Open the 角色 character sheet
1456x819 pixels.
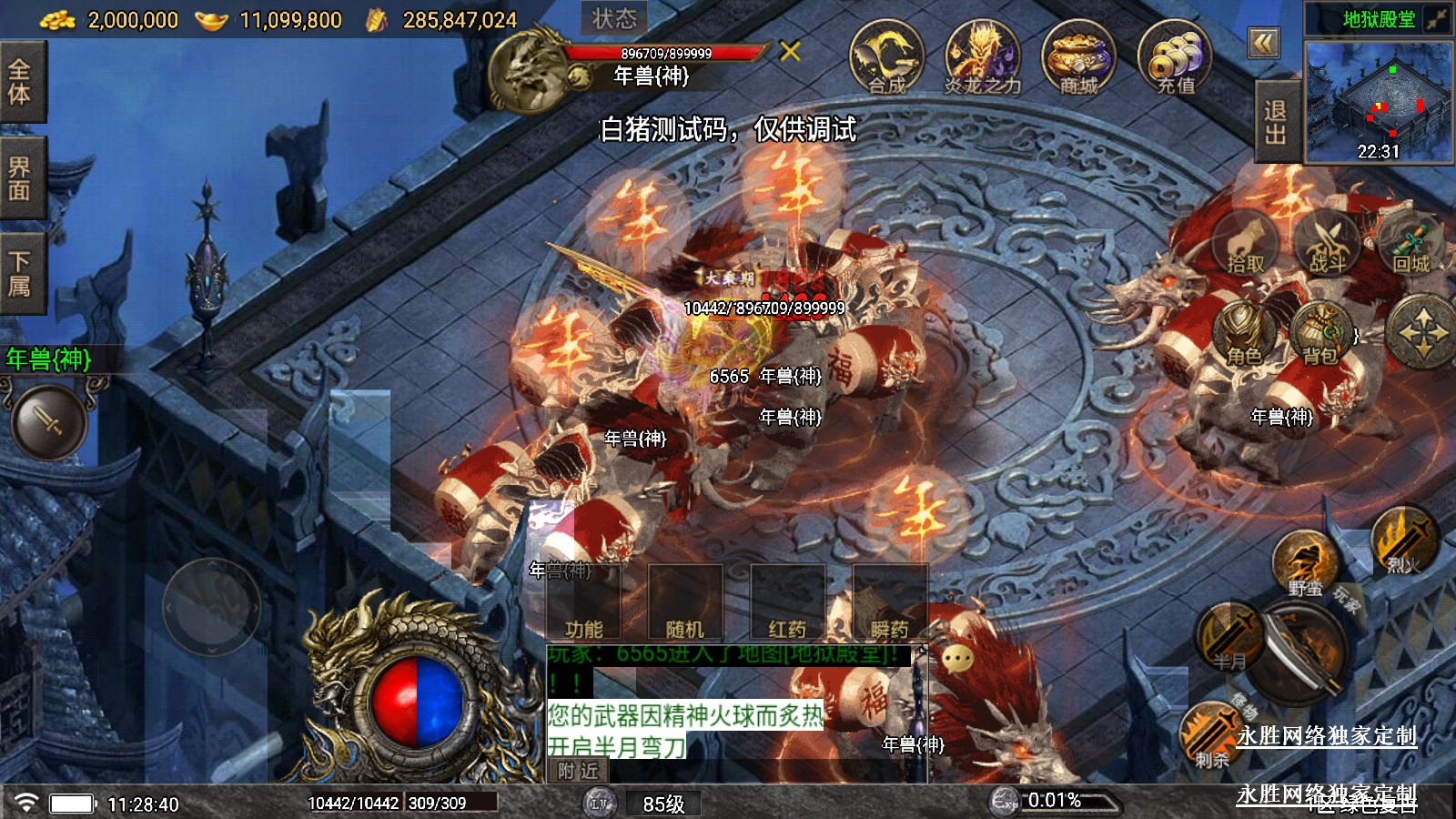click(x=1244, y=334)
